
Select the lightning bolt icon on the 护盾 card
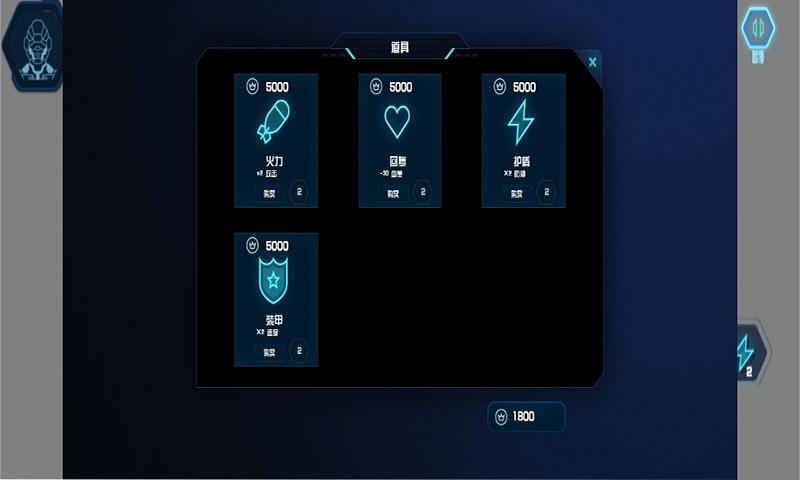pyautogui.click(x=521, y=122)
